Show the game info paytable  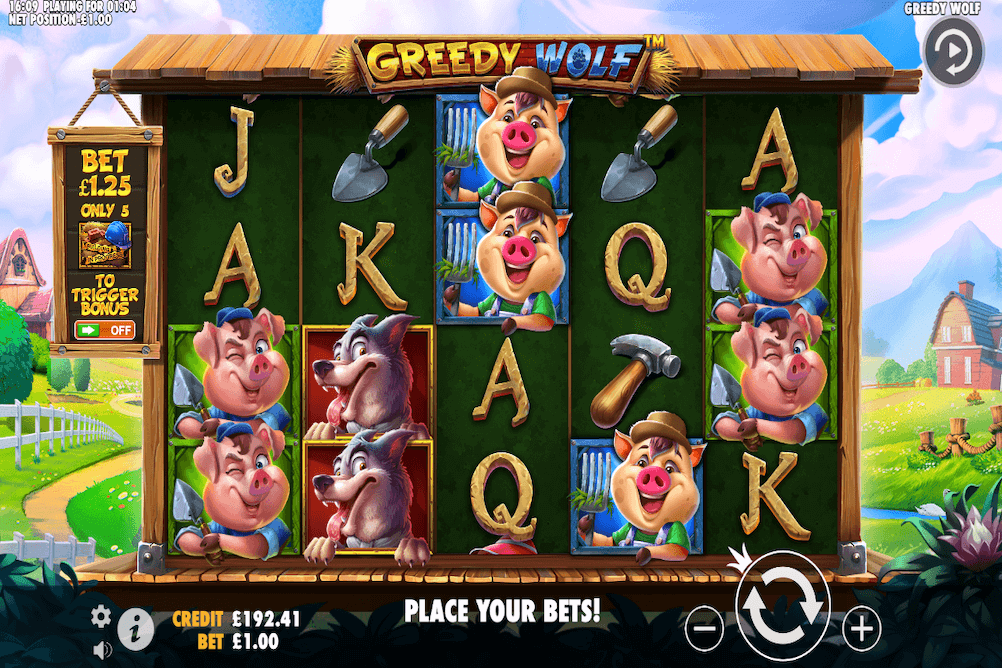tap(136, 629)
